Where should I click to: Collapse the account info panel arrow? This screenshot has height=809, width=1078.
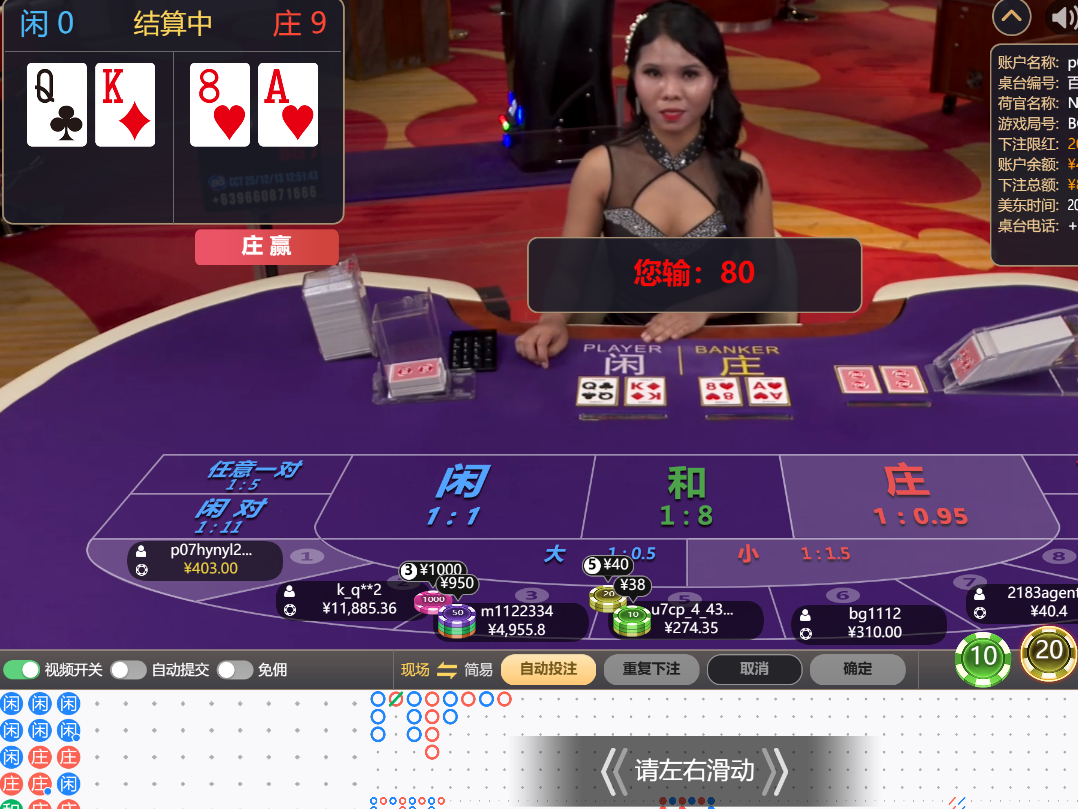1011,17
